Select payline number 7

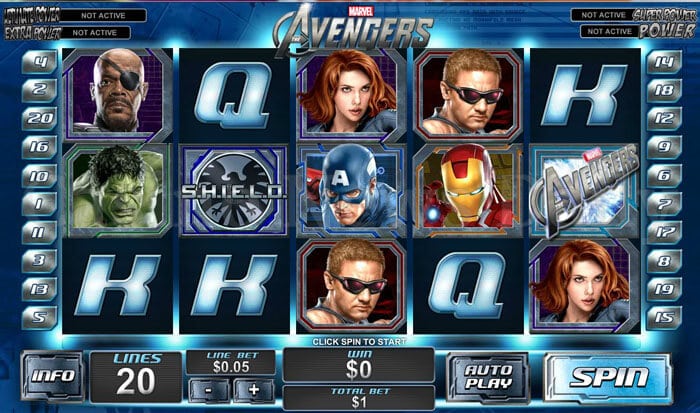pos(661,203)
